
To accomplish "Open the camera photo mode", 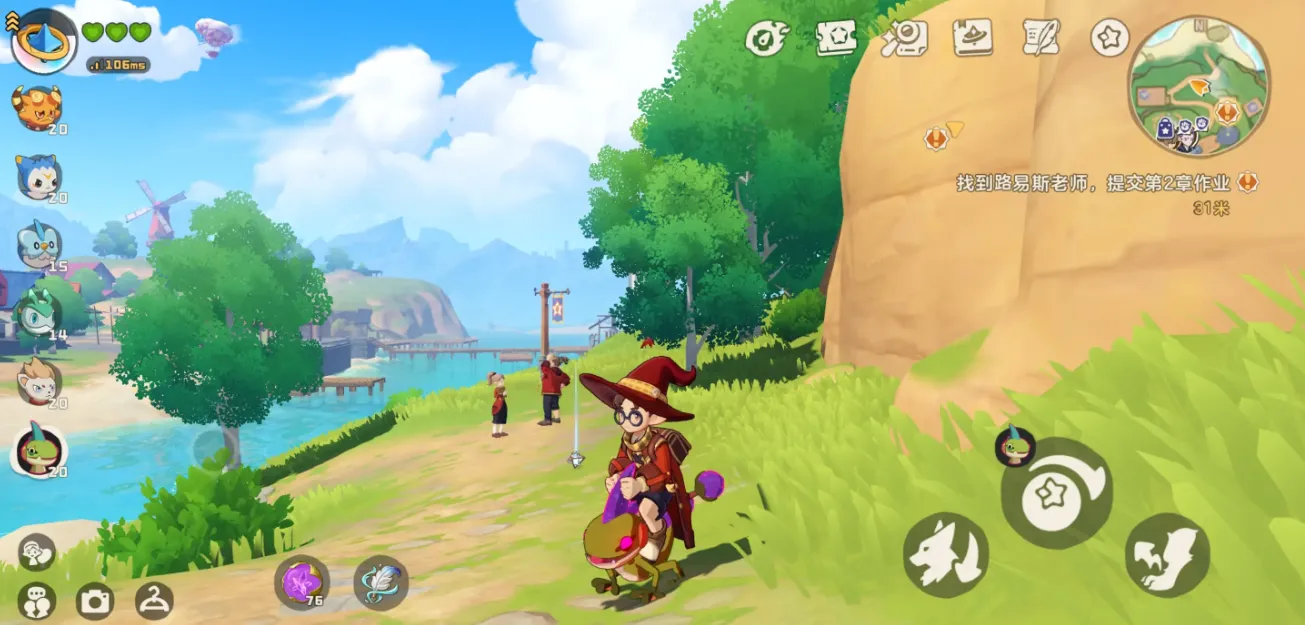I will point(95,601).
